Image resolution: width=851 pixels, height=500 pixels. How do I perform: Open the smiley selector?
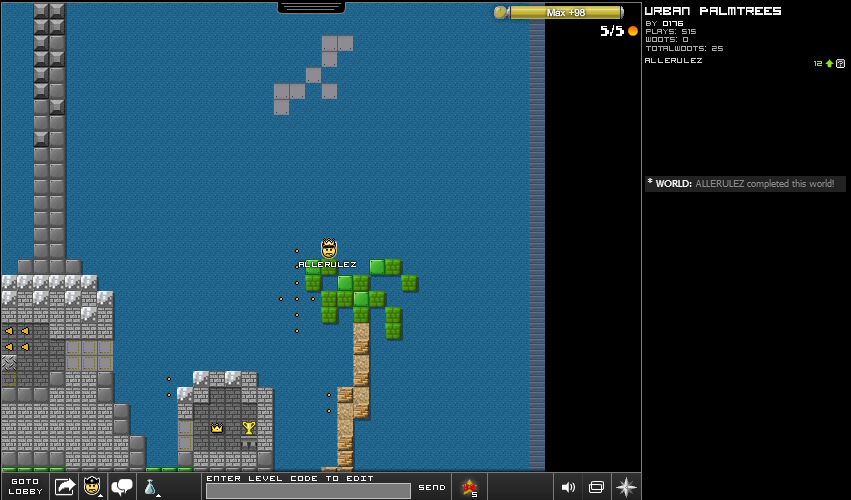[x=93, y=487]
